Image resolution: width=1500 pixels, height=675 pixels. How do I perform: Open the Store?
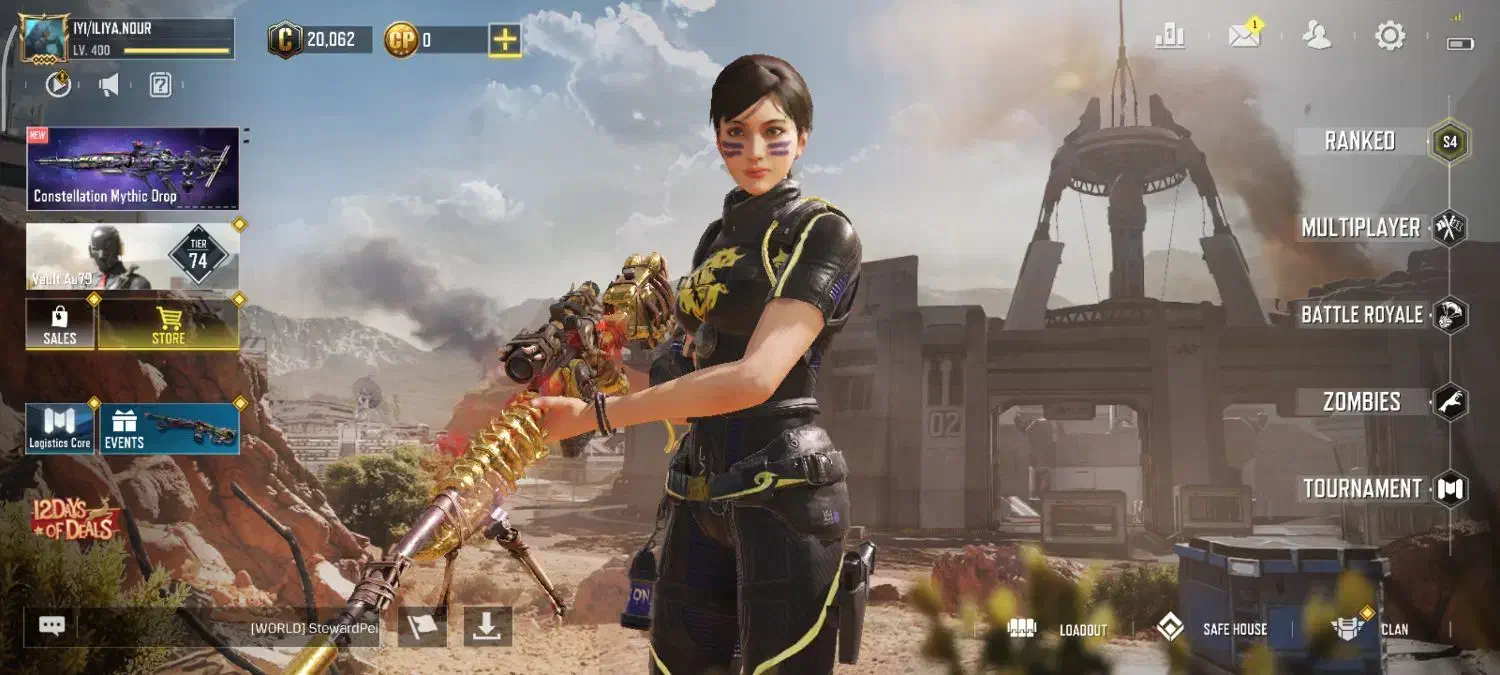tap(168, 324)
